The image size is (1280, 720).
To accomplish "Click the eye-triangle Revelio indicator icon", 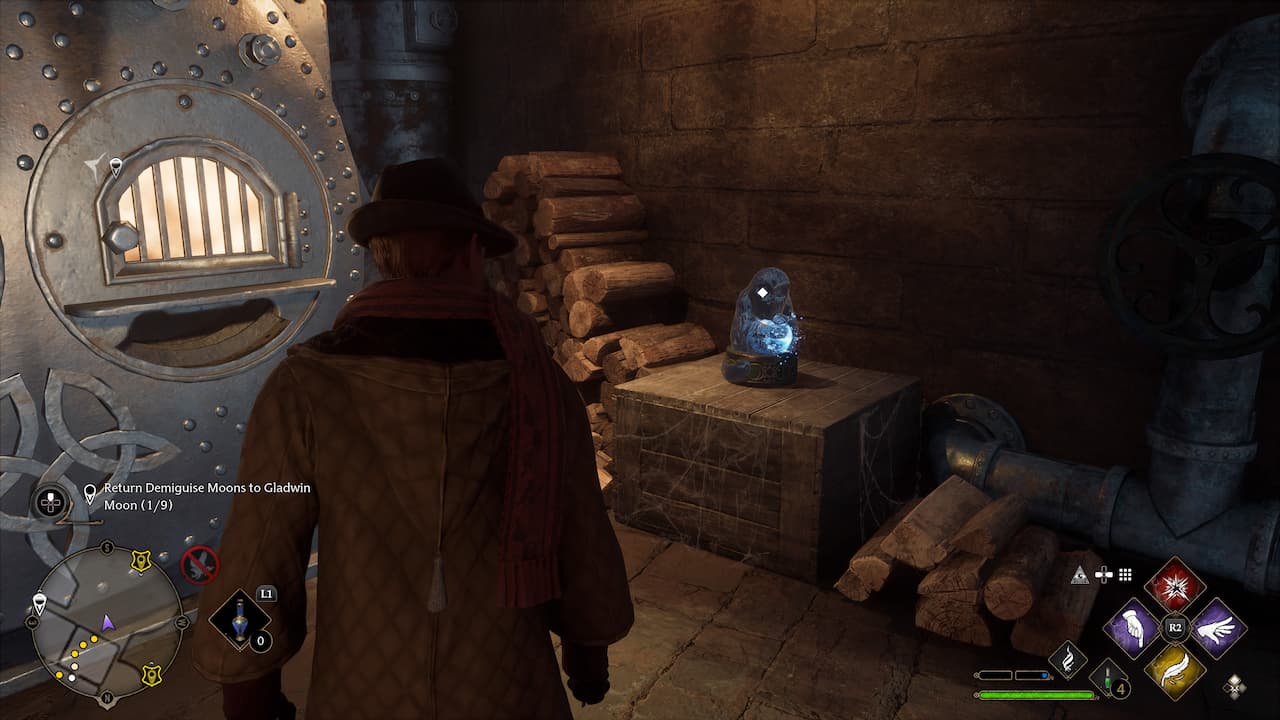I will pyautogui.click(x=1079, y=575).
